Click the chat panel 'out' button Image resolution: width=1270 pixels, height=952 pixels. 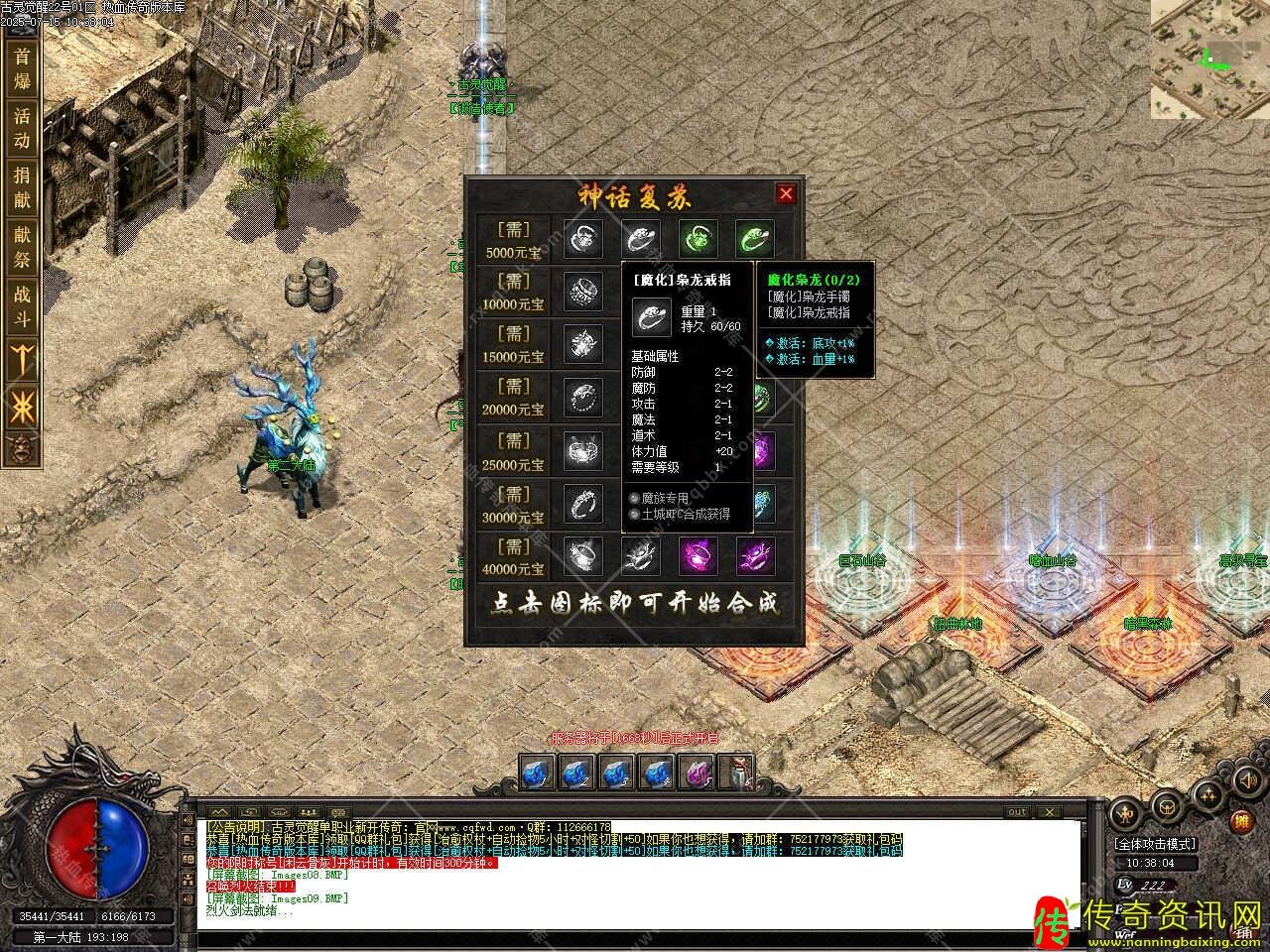tap(1016, 812)
